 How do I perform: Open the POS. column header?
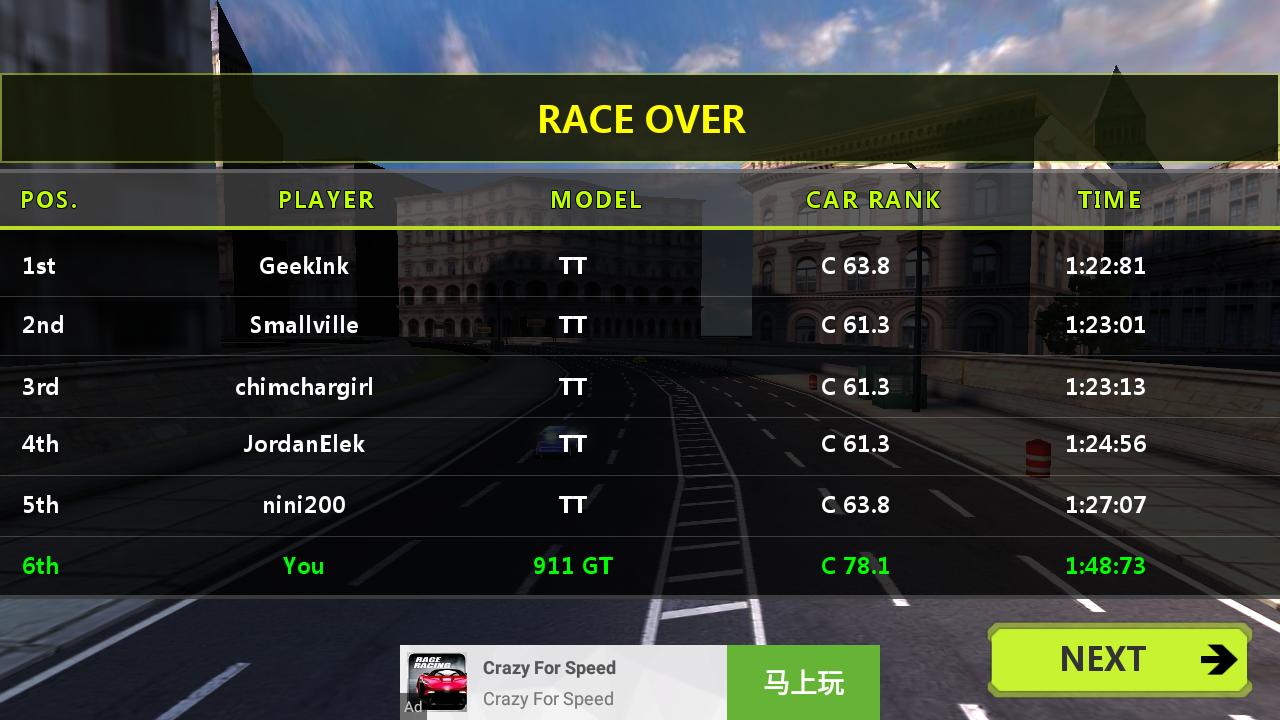(48, 199)
